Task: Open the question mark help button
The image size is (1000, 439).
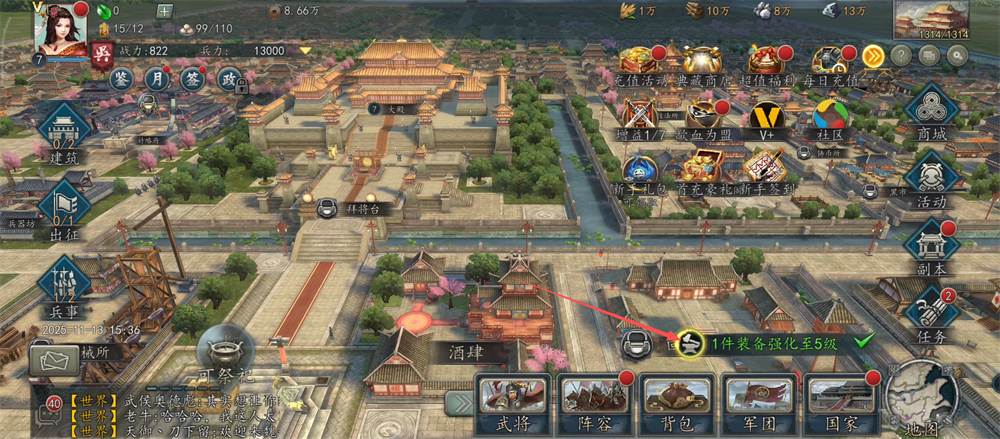Action: click(x=901, y=56)
